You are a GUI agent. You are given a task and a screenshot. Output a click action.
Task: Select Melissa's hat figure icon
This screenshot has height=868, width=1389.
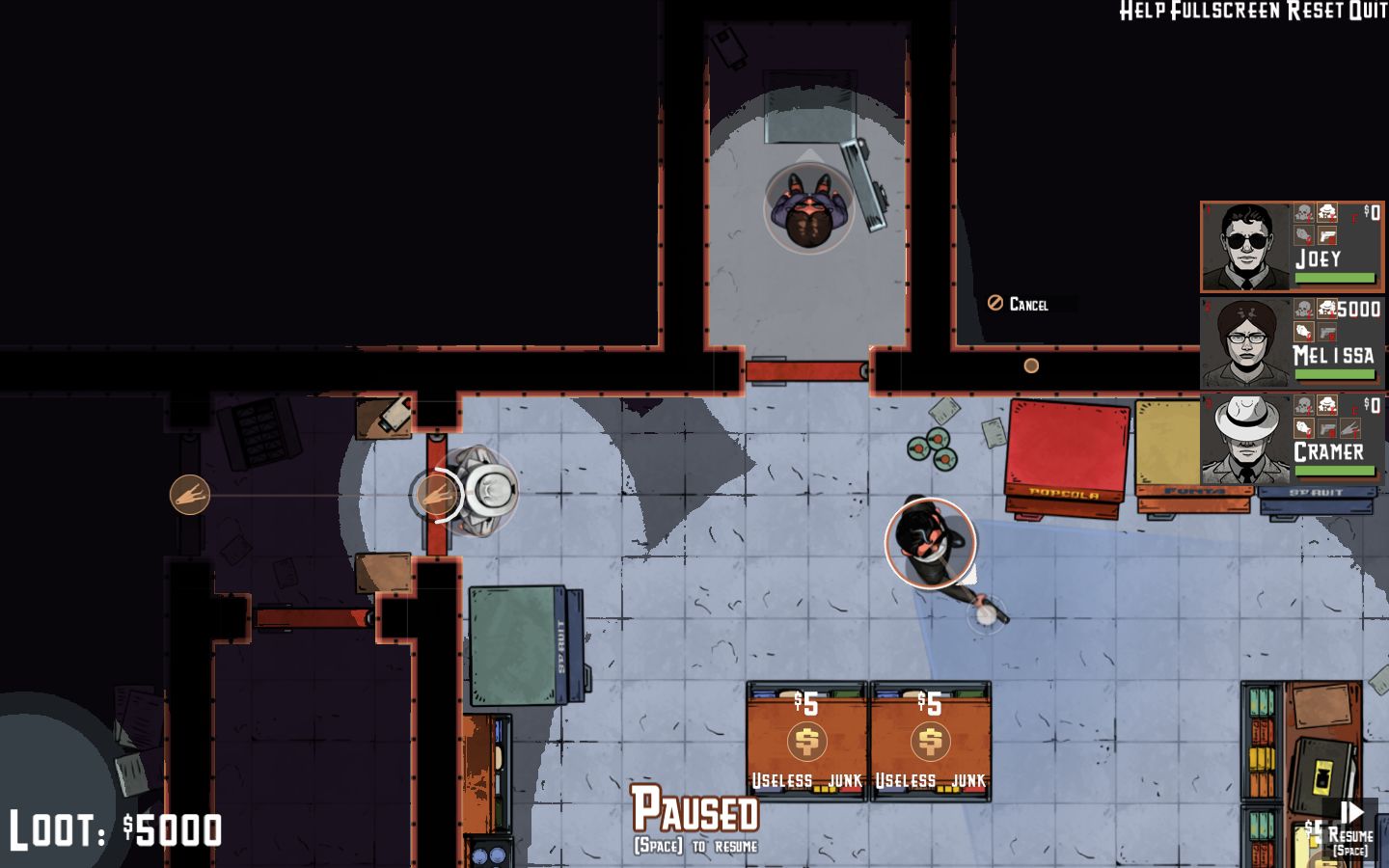pos(1328,309)
